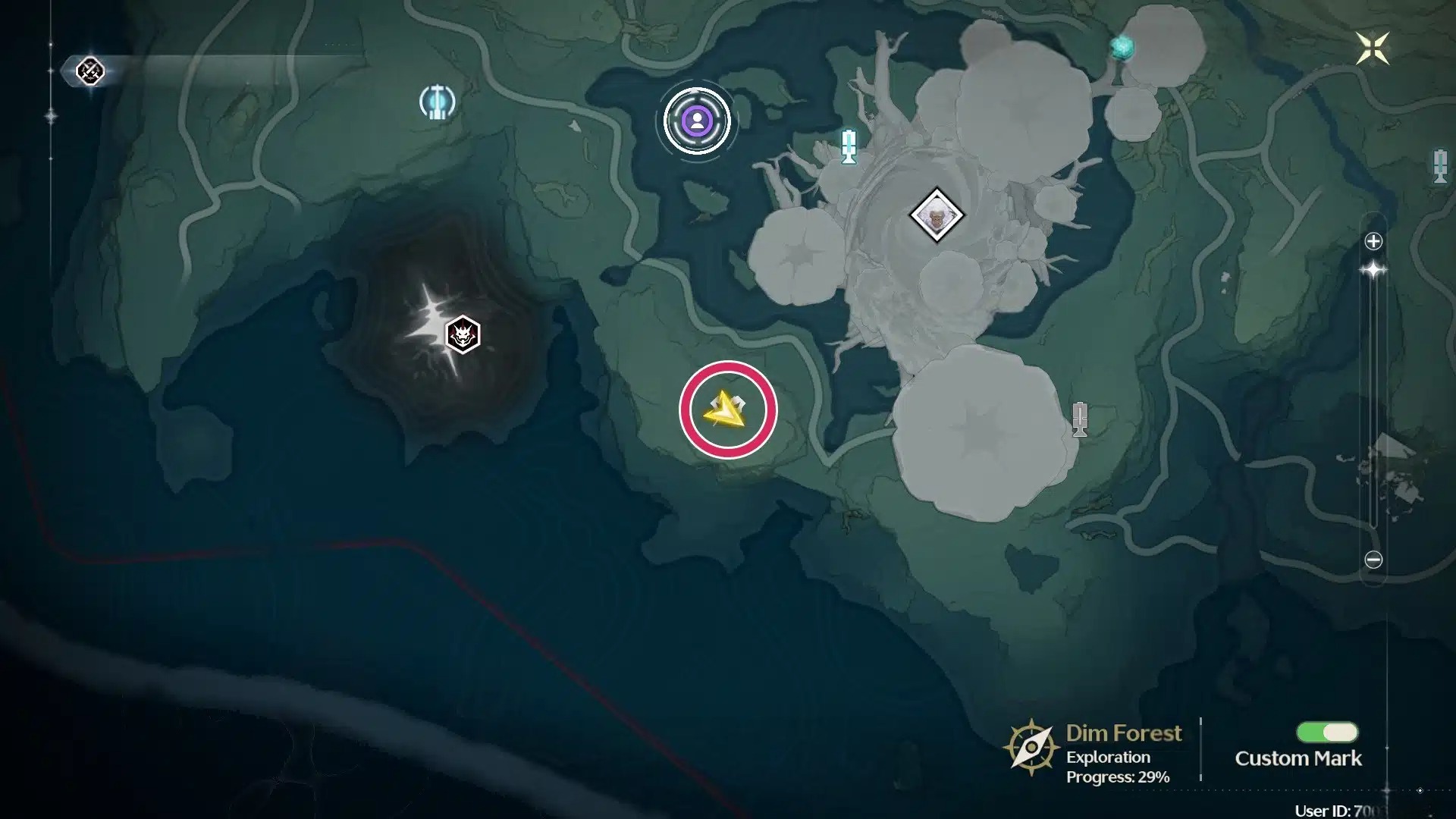The image size is (1456, 819).
Task: Select the red demon boss marker
Action: click(463, 334)
